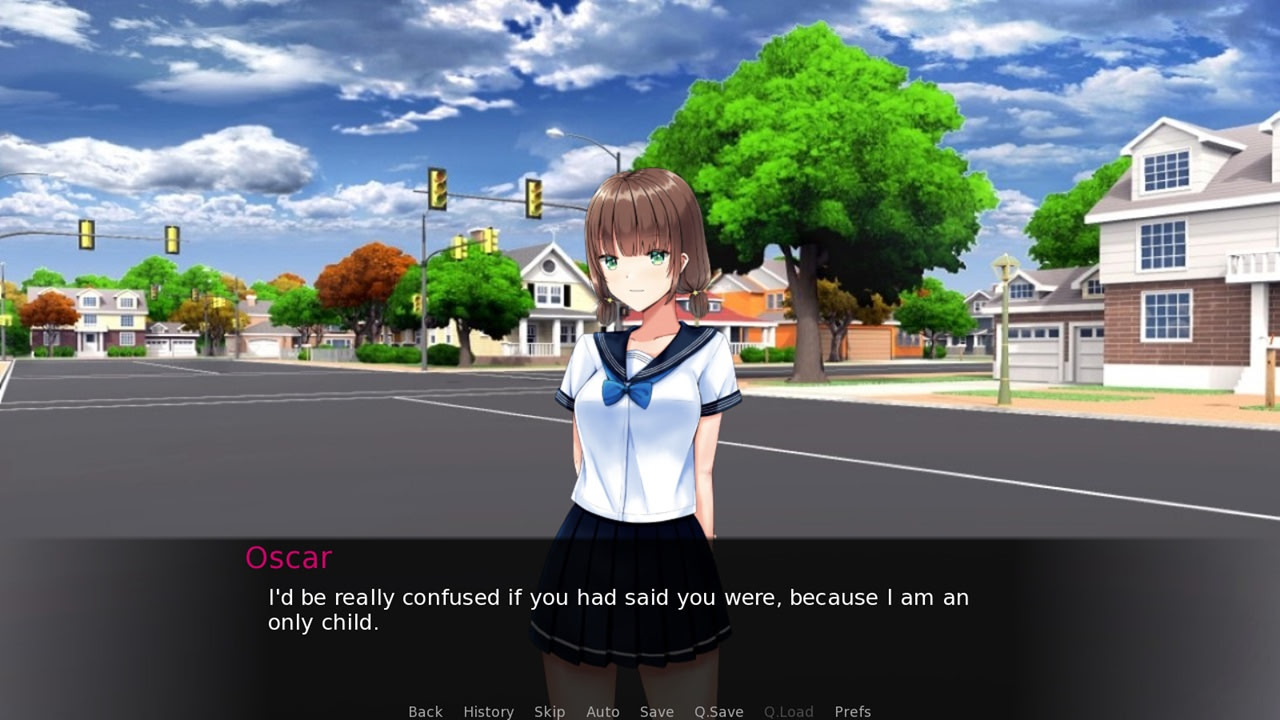
Task: Click the Back button to rewind dialogue
Action: tap(425, 711)
